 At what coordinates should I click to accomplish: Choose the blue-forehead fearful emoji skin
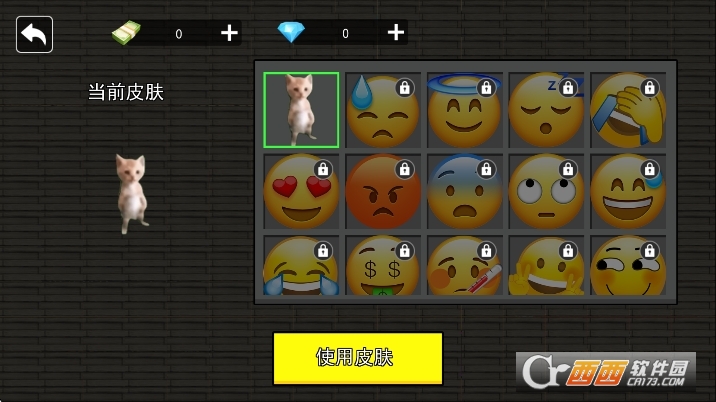465,191
